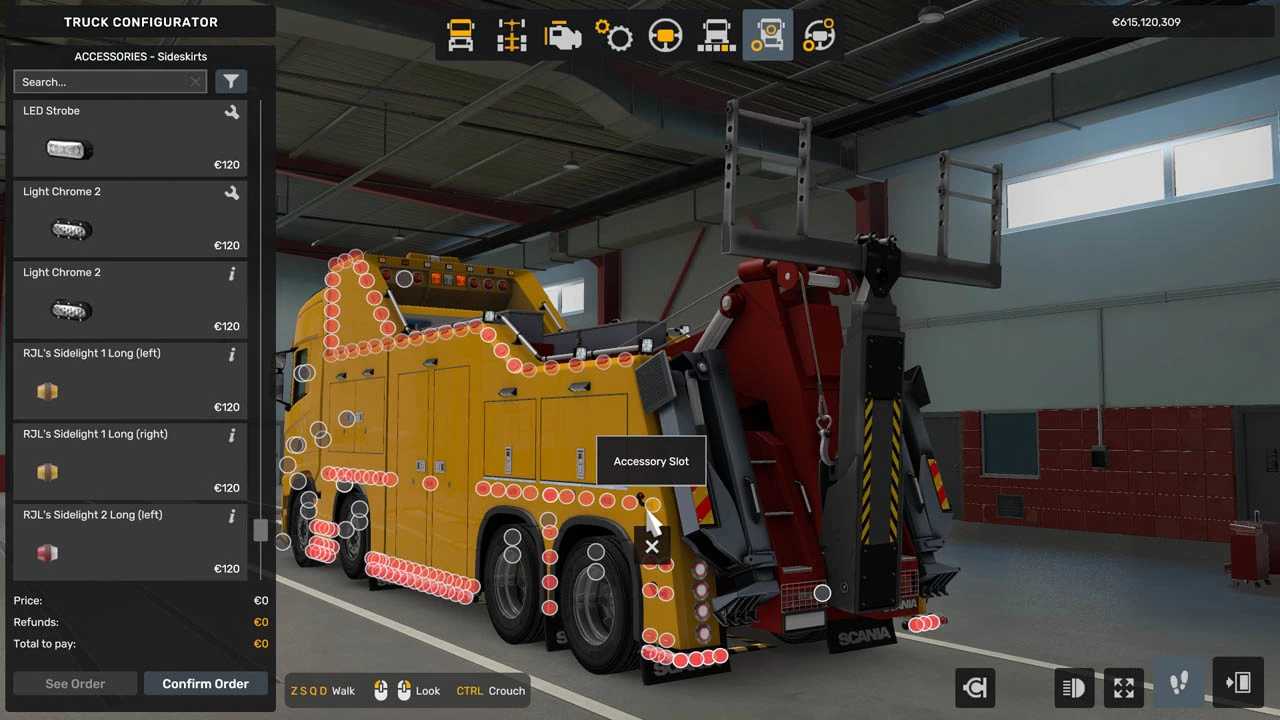Click the four-arrows expand view icon

[x=1124, y=687]
